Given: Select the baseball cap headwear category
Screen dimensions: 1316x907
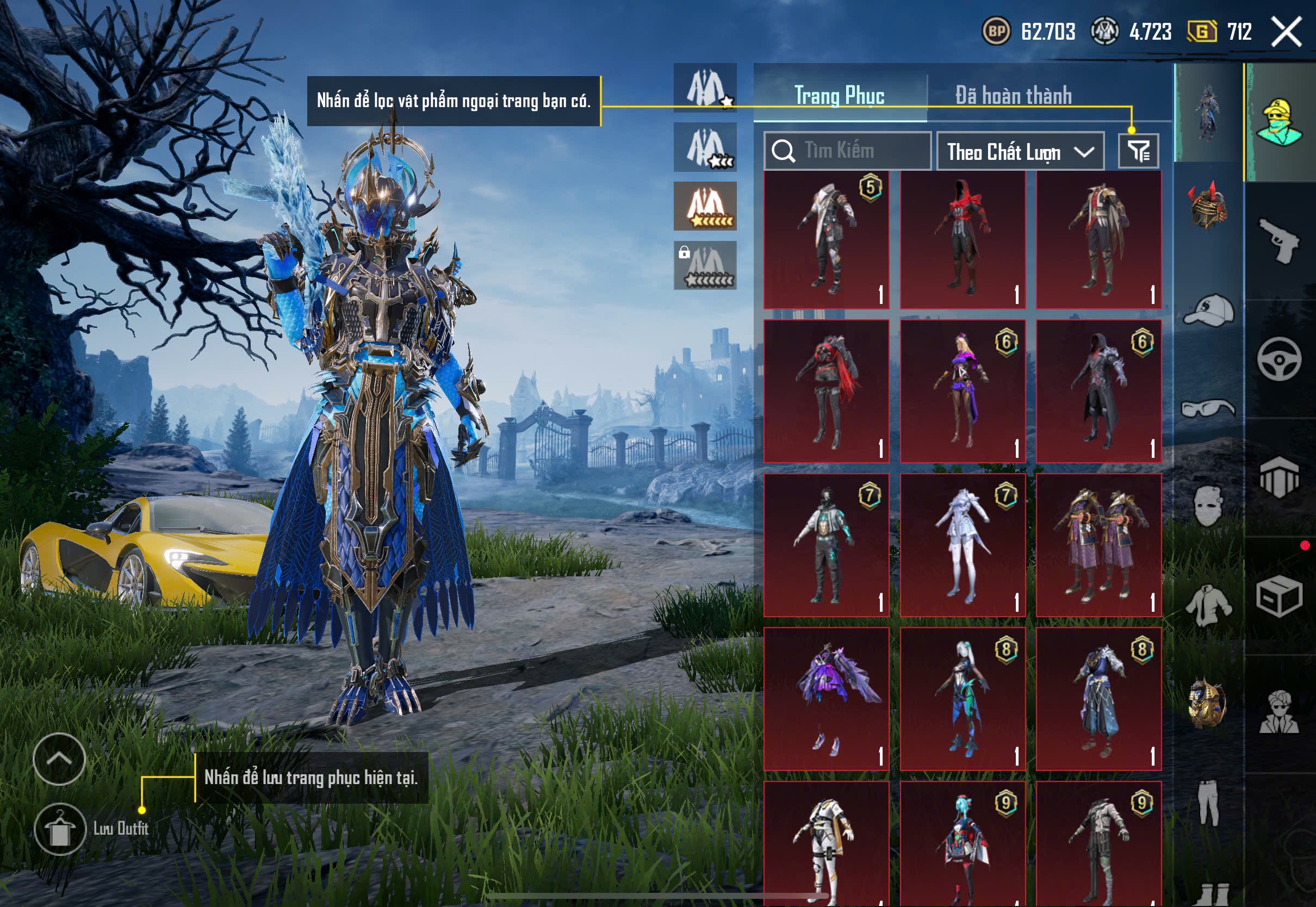Looking at the screenshot, I should (x=1209, y=311).
